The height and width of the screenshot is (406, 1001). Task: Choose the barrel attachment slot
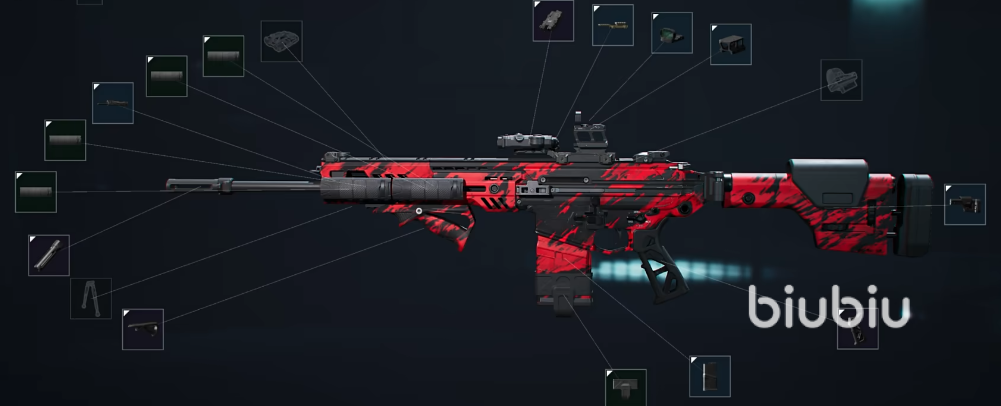(x=49, y=255)
